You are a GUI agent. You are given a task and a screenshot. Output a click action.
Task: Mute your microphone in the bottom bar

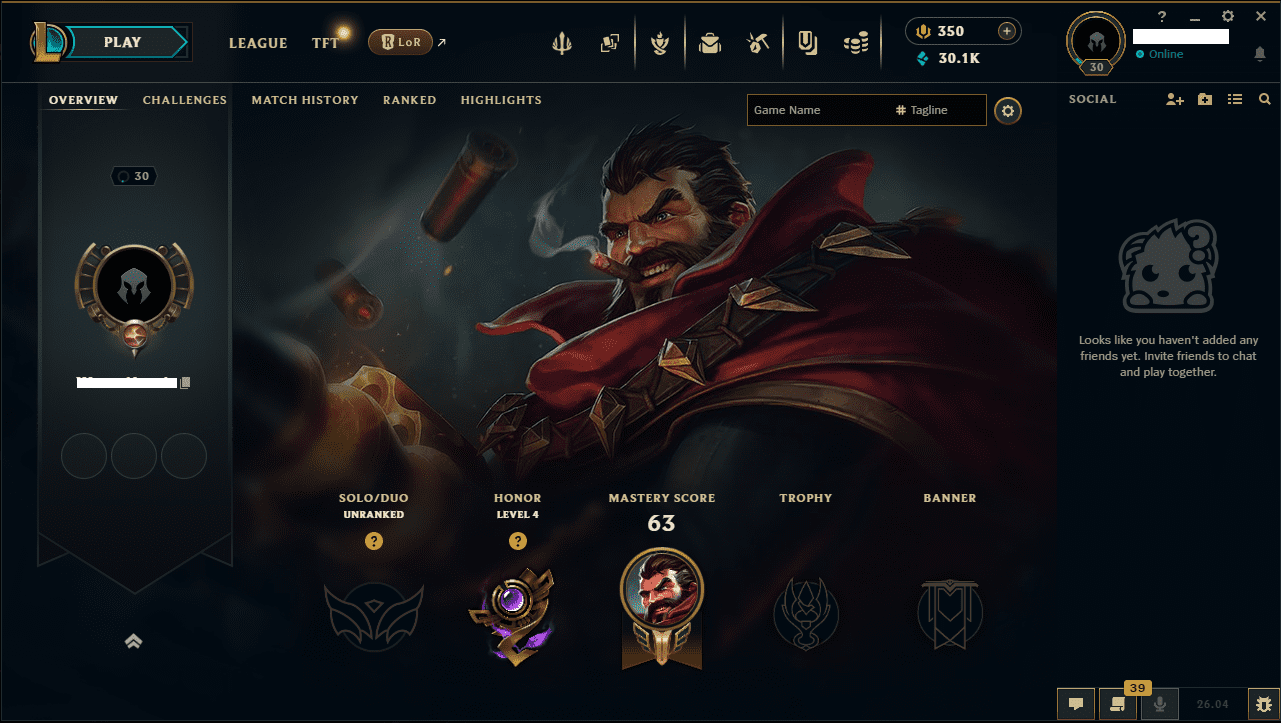tap(1160, 703)
